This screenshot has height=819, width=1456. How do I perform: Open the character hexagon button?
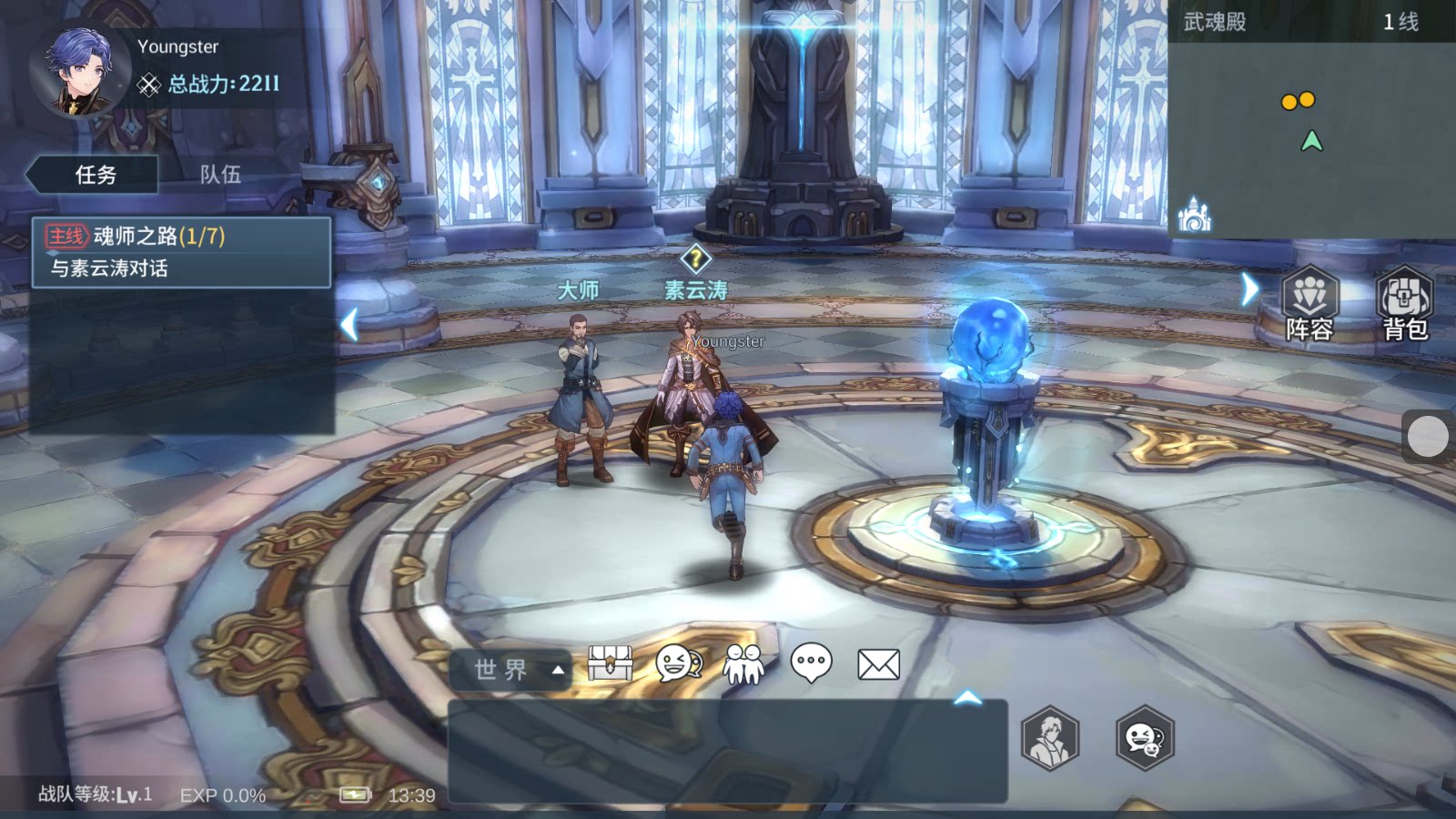click(1050, 738)
